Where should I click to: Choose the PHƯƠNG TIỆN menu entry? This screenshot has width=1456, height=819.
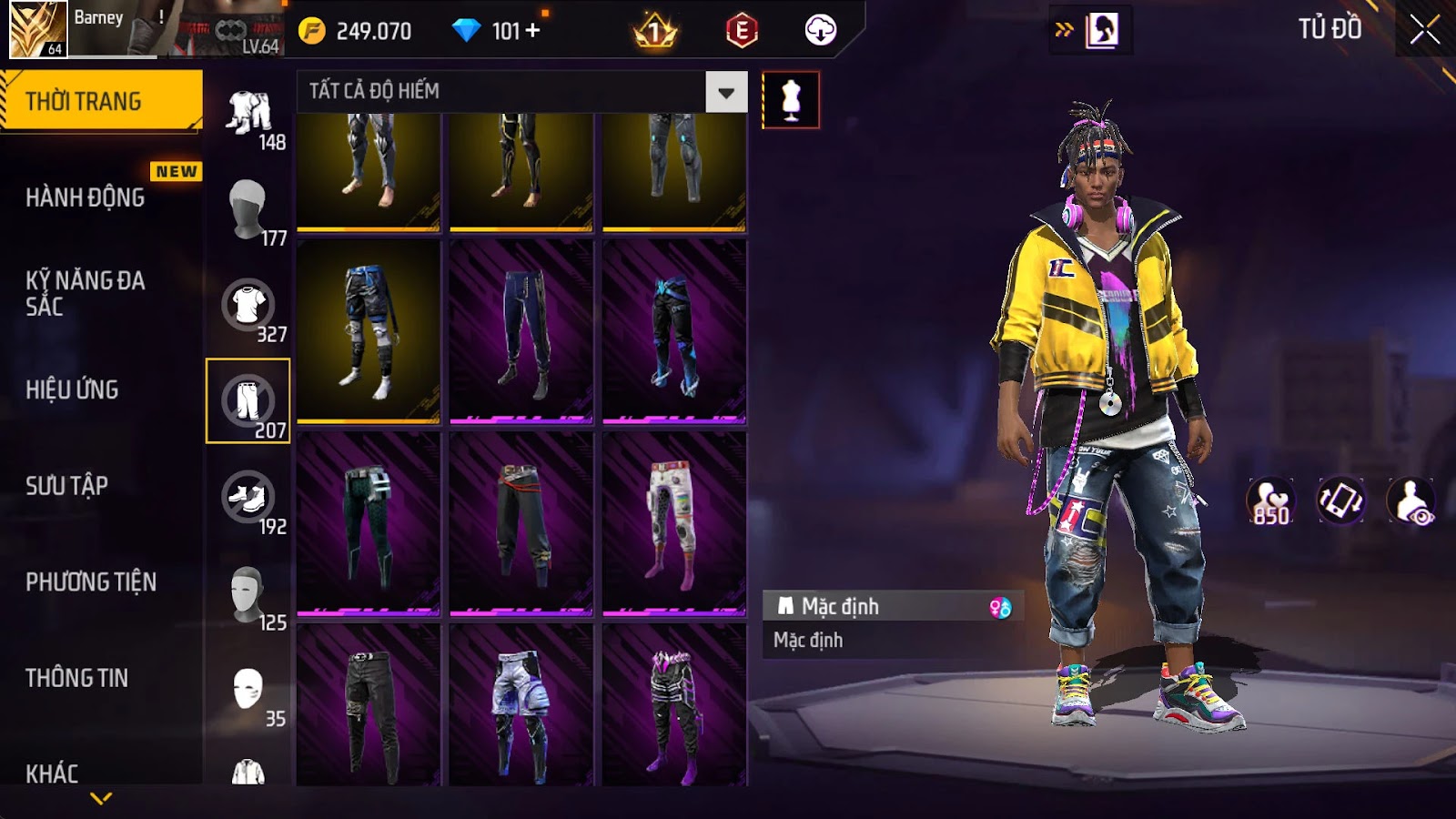91,581
